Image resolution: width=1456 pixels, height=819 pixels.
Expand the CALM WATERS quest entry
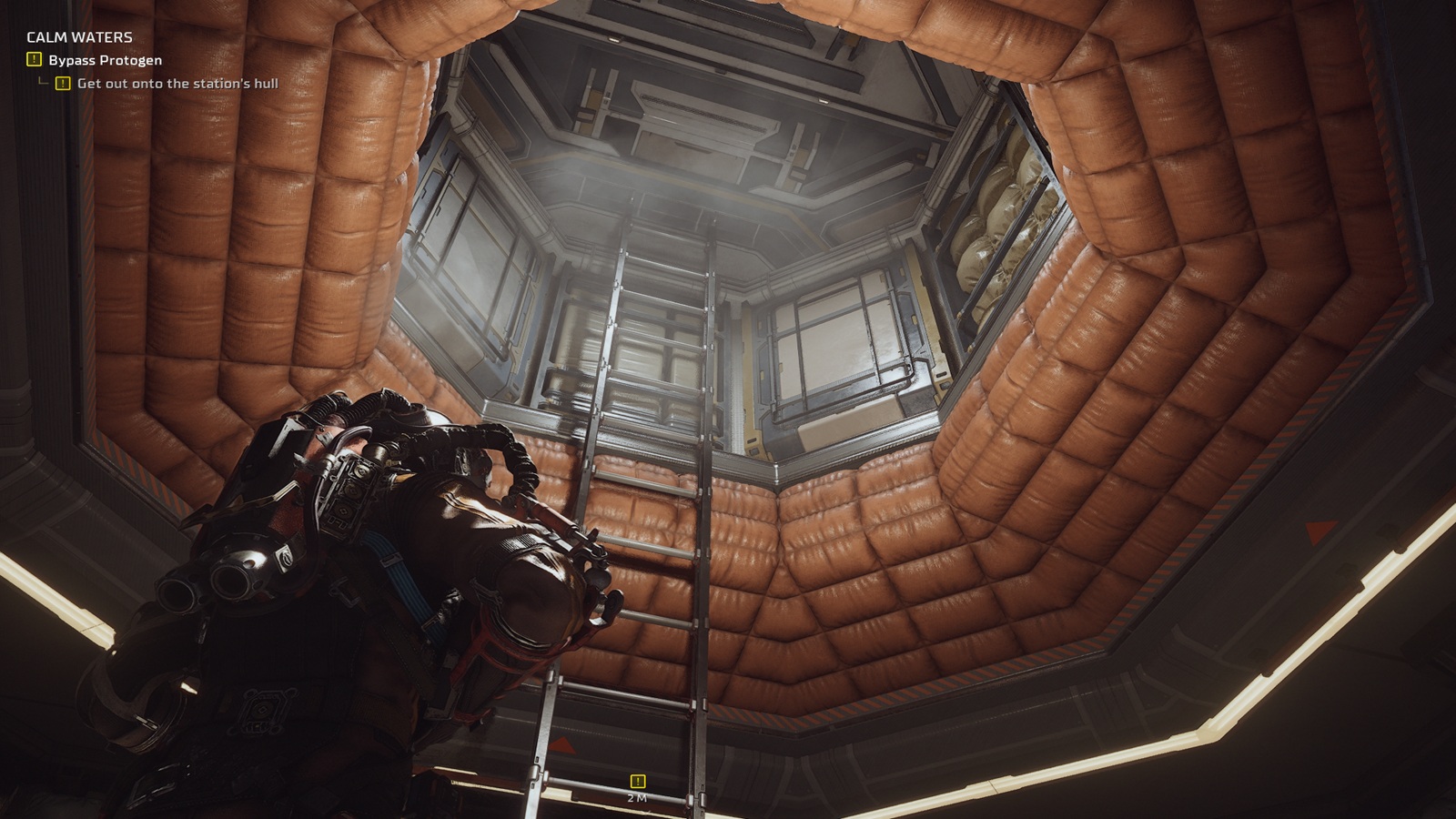78,38
